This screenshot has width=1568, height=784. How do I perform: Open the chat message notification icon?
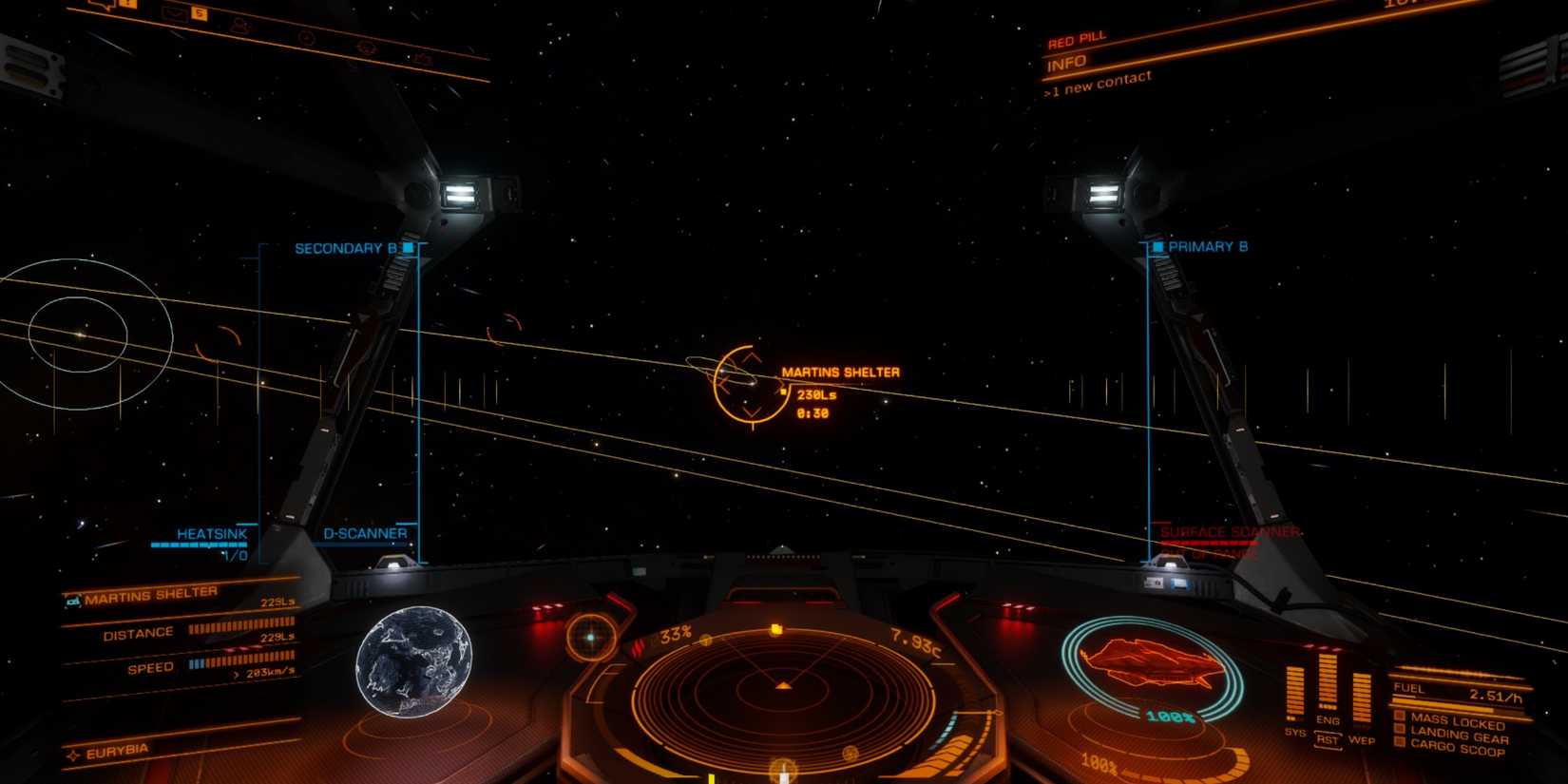point(105,6)
